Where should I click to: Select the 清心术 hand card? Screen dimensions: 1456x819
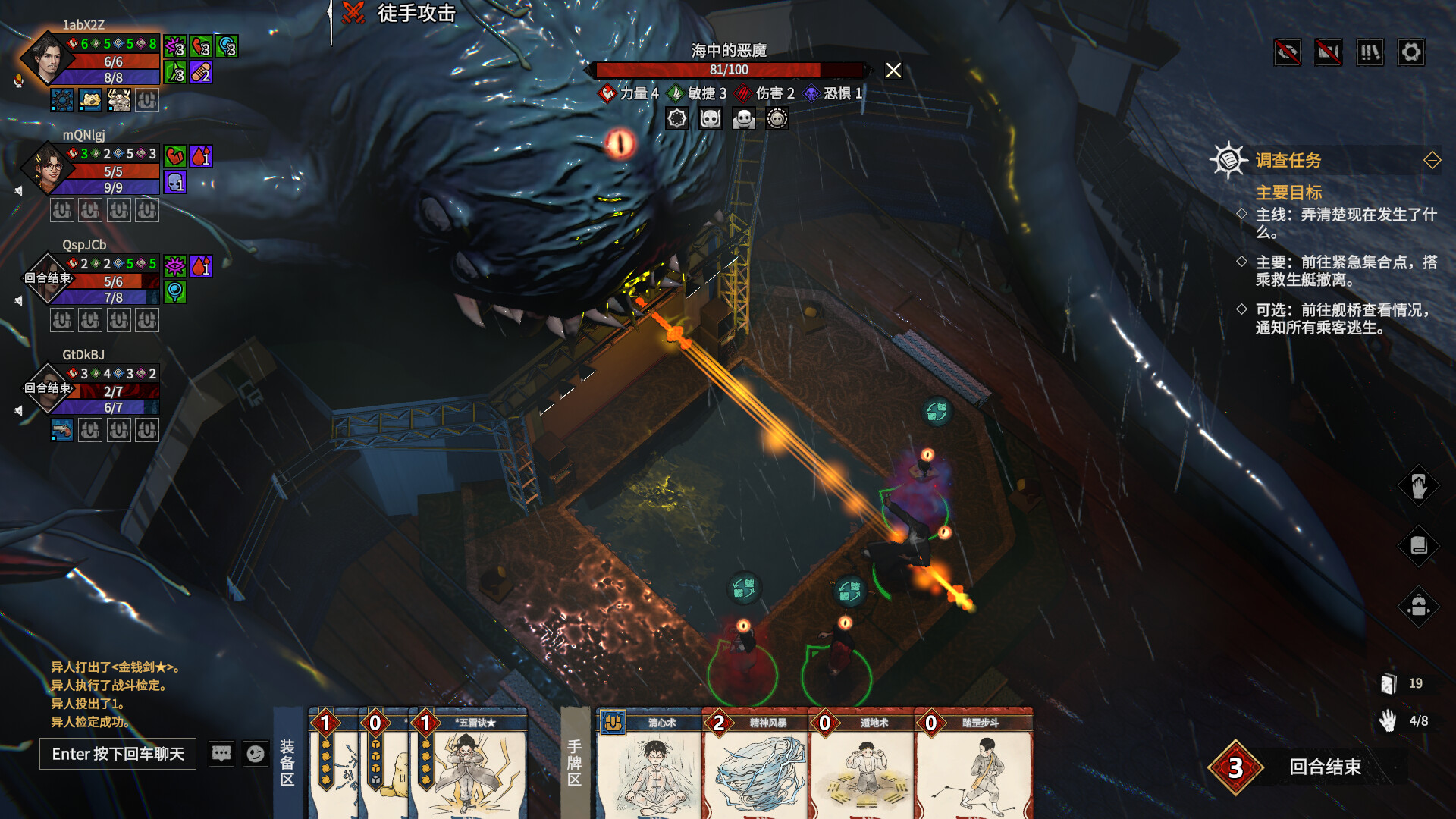(x=649, y=766)
